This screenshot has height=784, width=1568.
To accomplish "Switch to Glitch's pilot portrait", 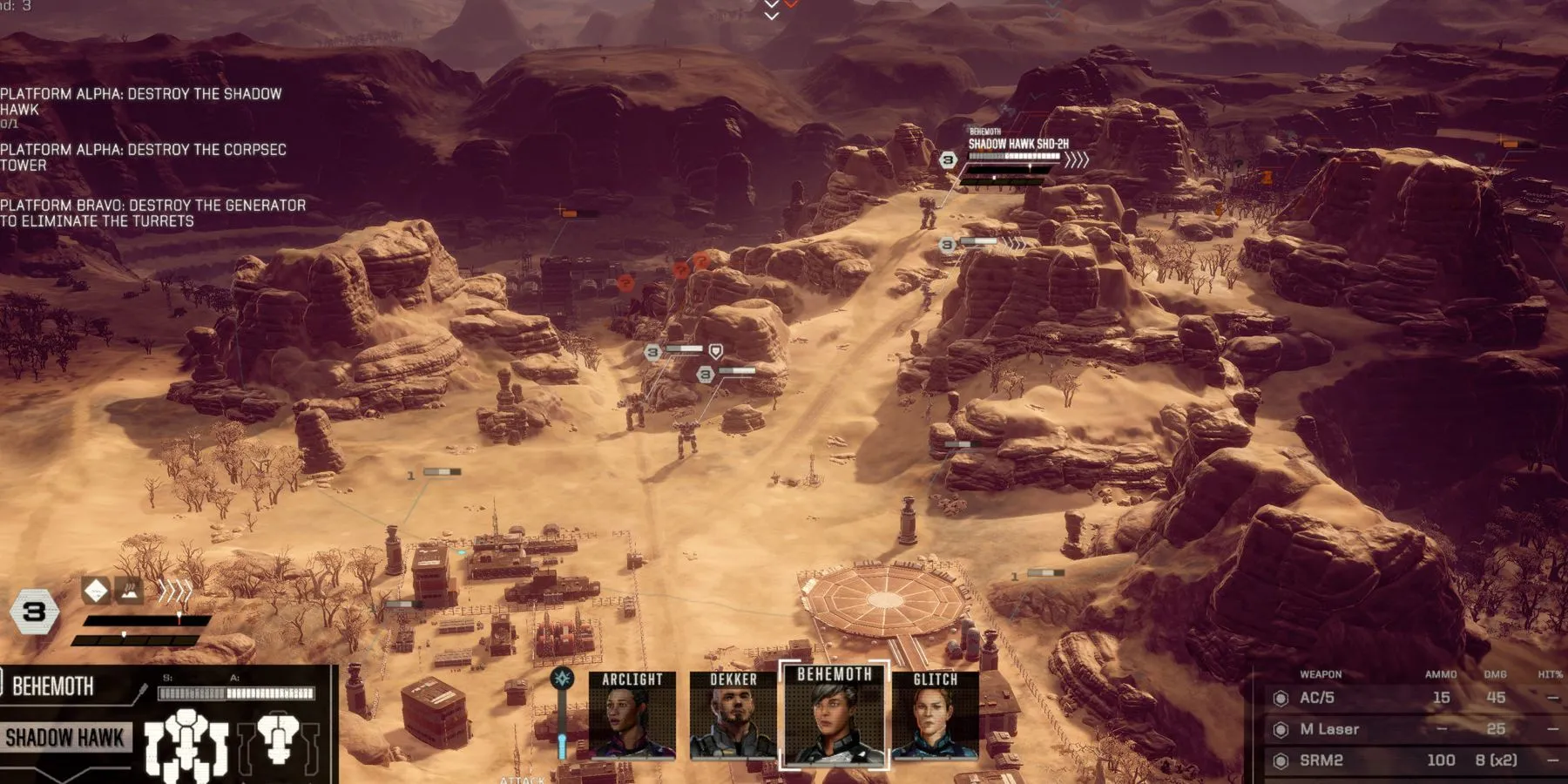I will pyautogui.click(x=935, y=716).
